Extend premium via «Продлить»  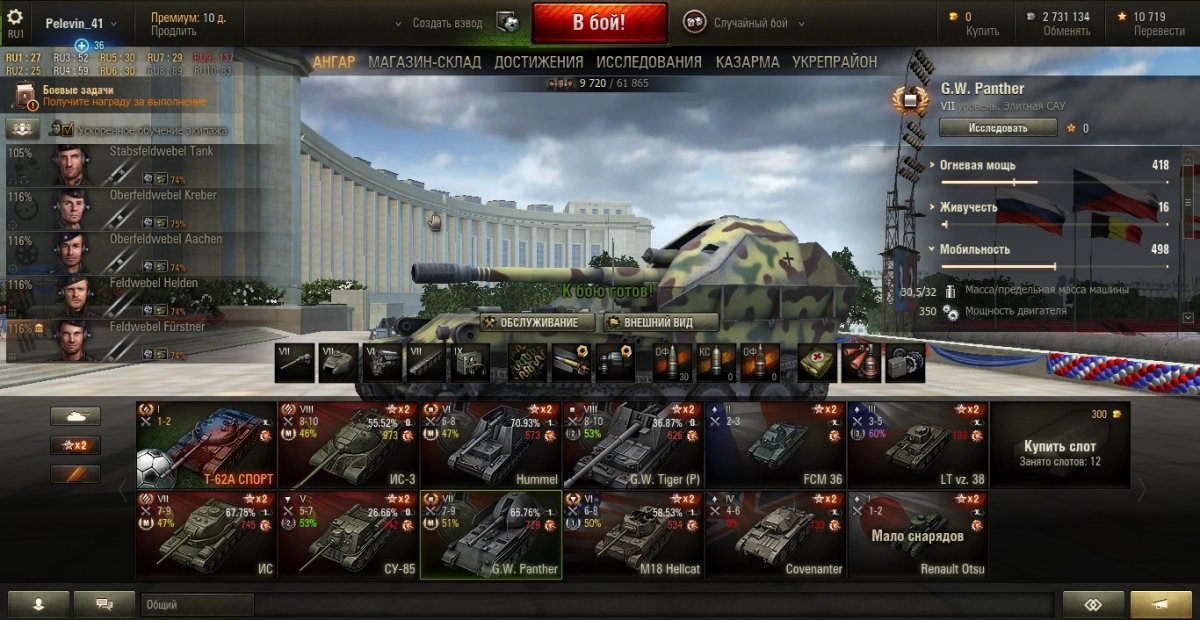(173, 31)
